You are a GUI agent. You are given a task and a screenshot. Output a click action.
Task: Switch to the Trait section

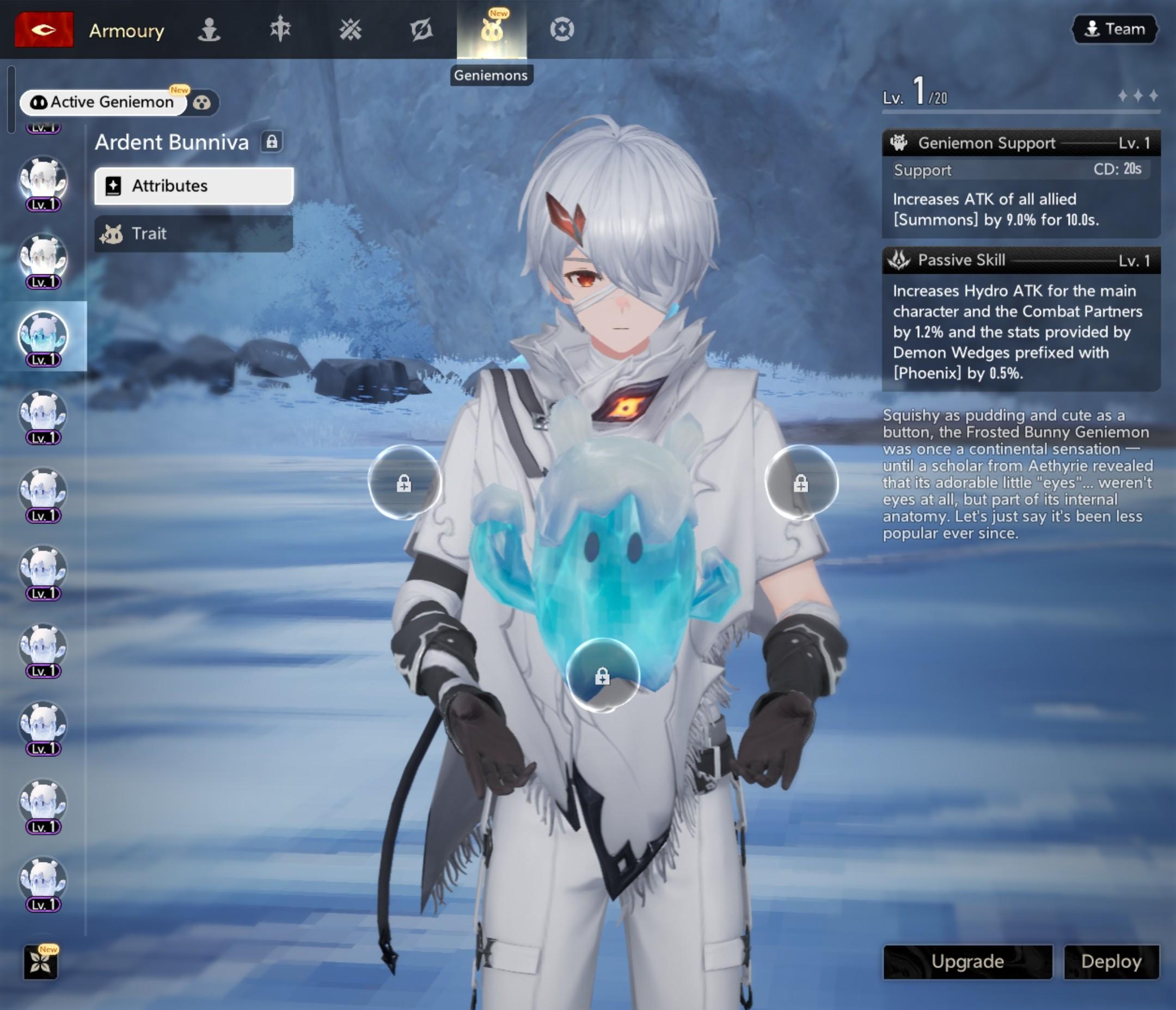(x=193, y=233)
